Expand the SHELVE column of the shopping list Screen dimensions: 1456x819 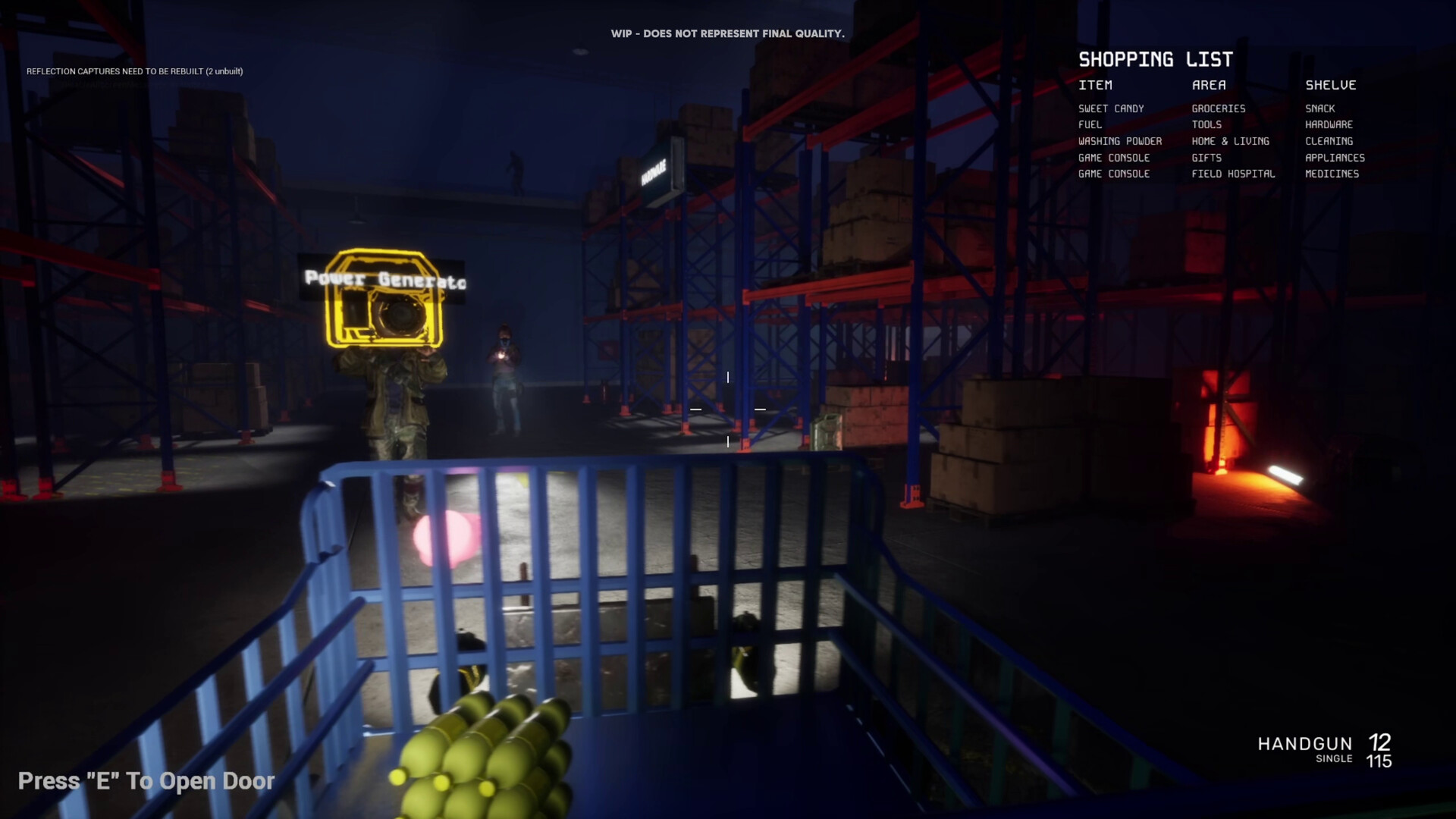(x=1331, y=85)
